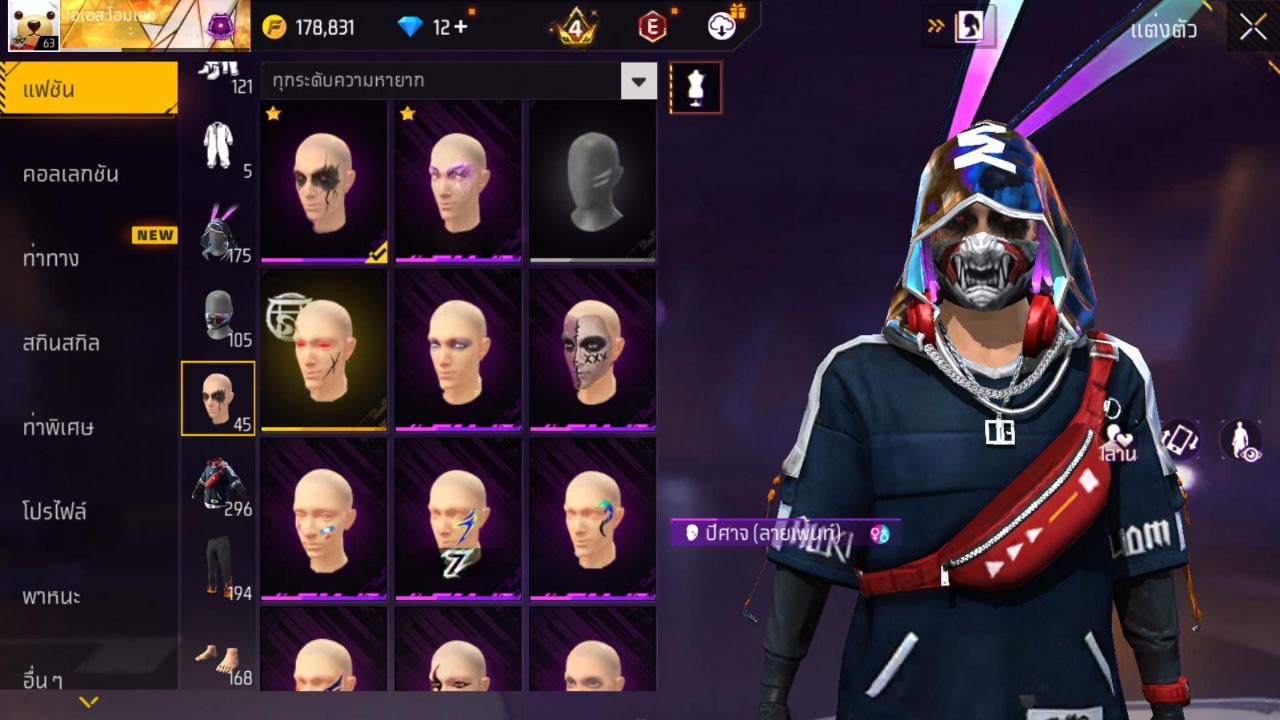Expand the bottom sidebar chevron arrow
This screenshot has width=1280, height=720.
(x=90, y=702)
